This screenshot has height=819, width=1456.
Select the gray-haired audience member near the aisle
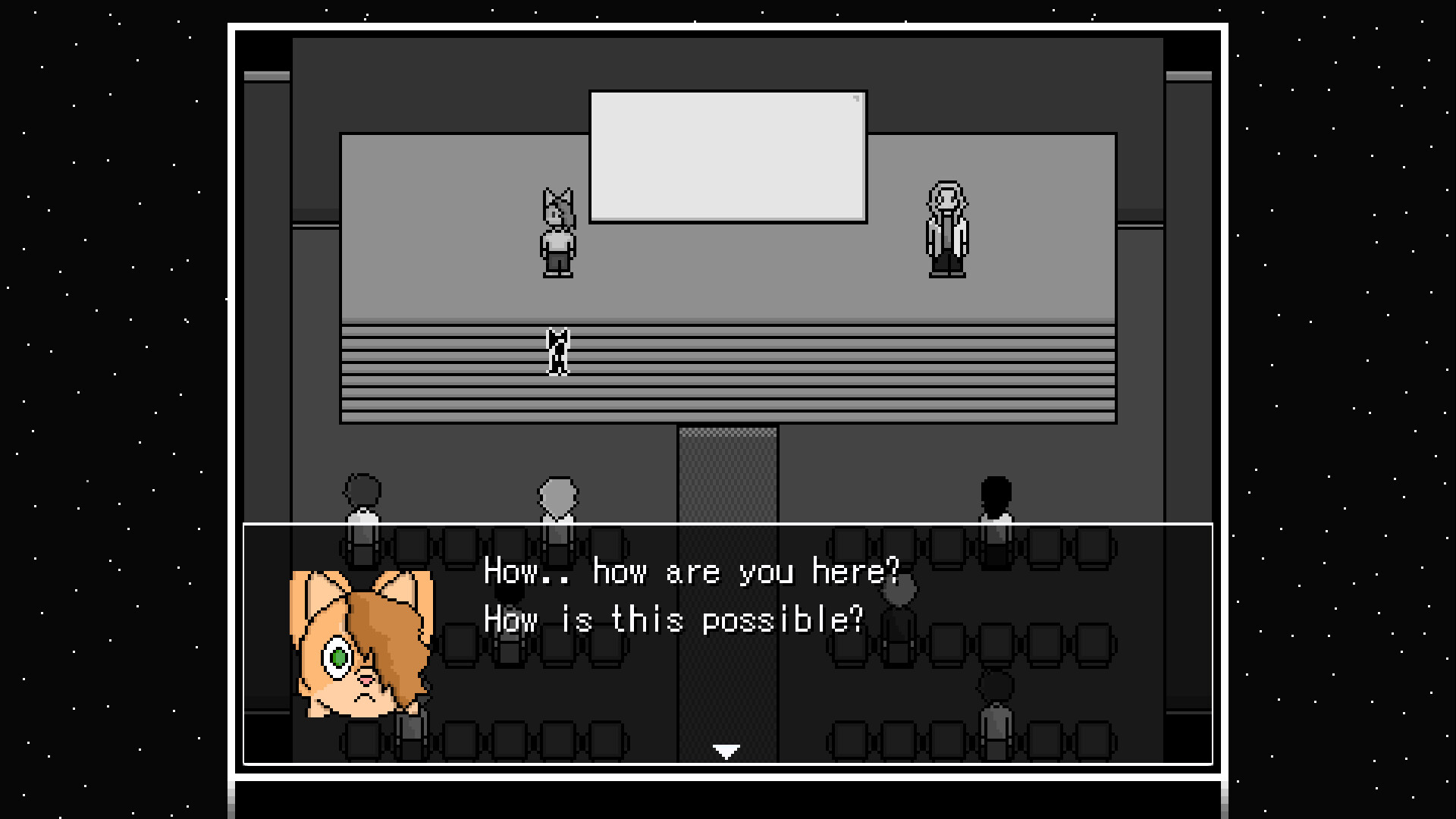pyautogui.click(x=559, y=500)
